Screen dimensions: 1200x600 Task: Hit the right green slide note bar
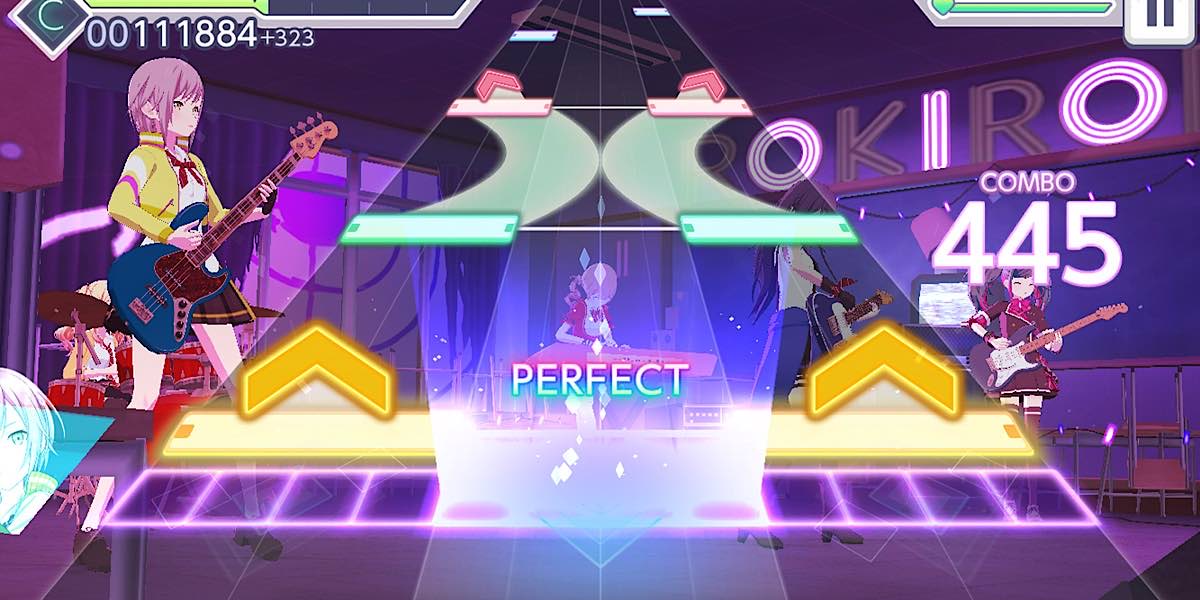coord(768,230)
